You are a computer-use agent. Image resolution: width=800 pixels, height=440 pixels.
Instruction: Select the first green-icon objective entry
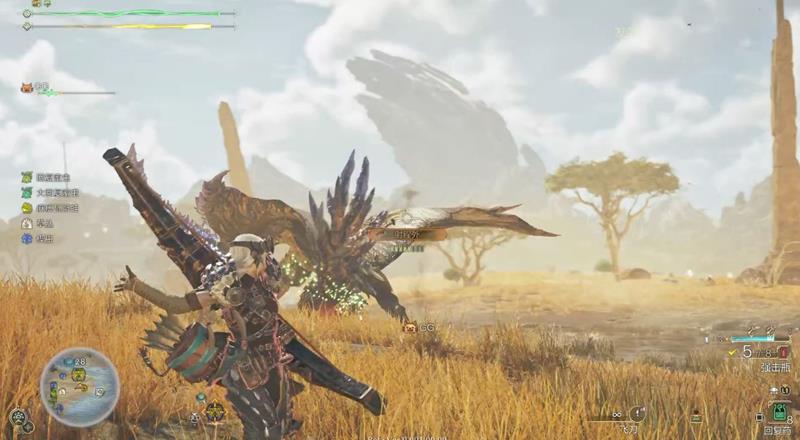tap(27, 177)
